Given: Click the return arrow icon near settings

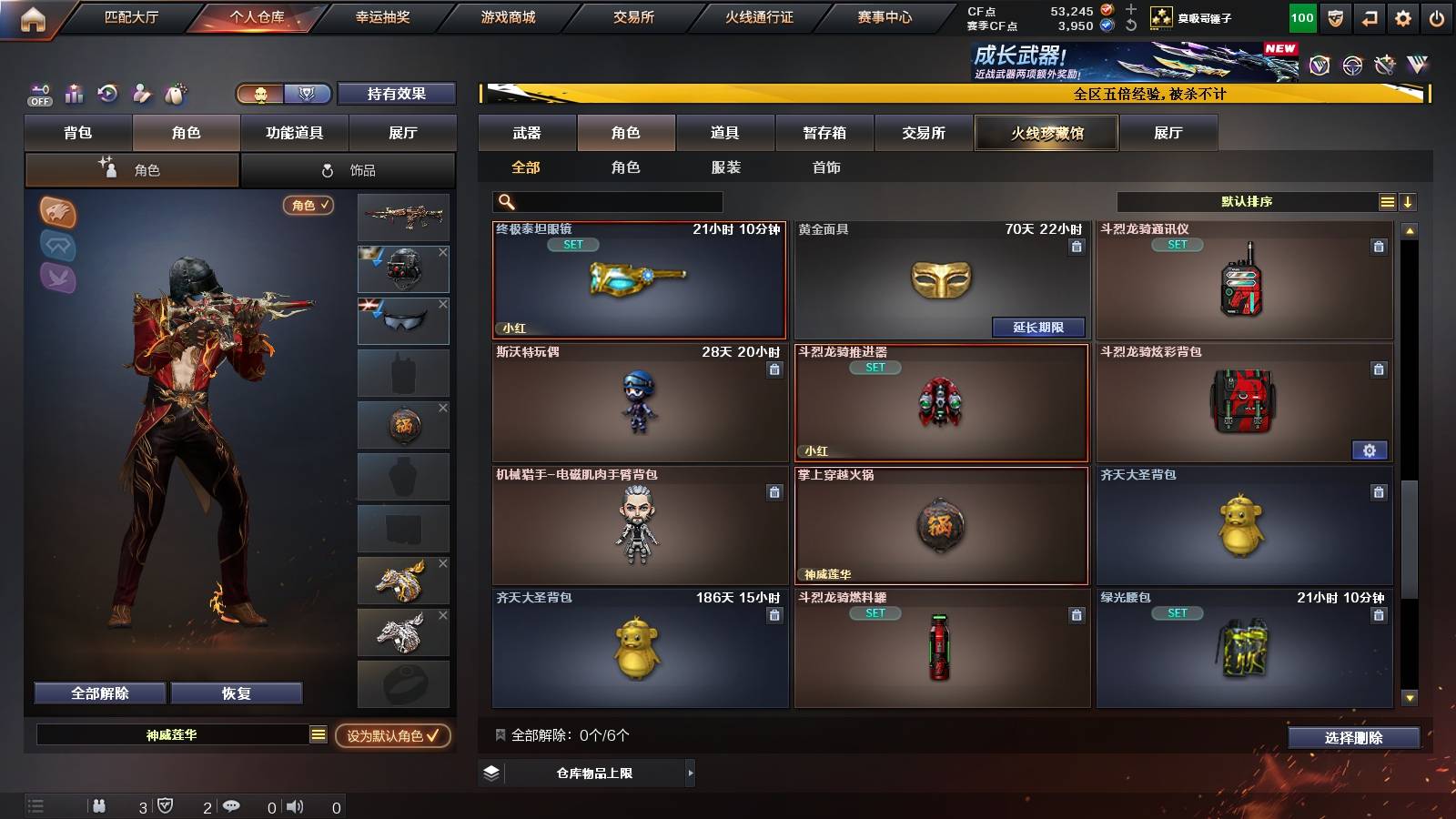Looking at the screenshot, I should (x=1370, y=16).
